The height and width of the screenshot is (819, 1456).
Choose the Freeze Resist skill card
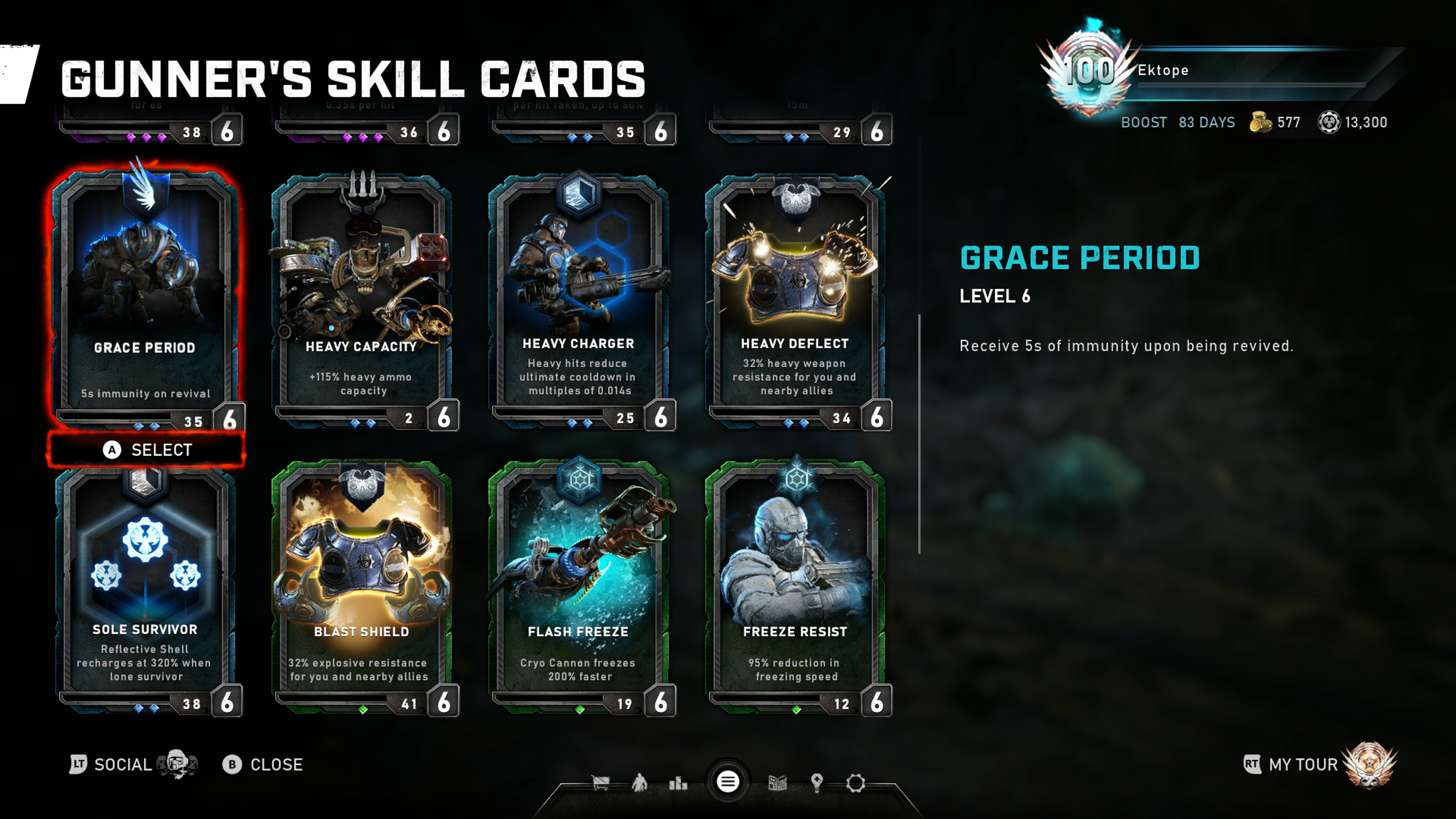tap(795, 588)
